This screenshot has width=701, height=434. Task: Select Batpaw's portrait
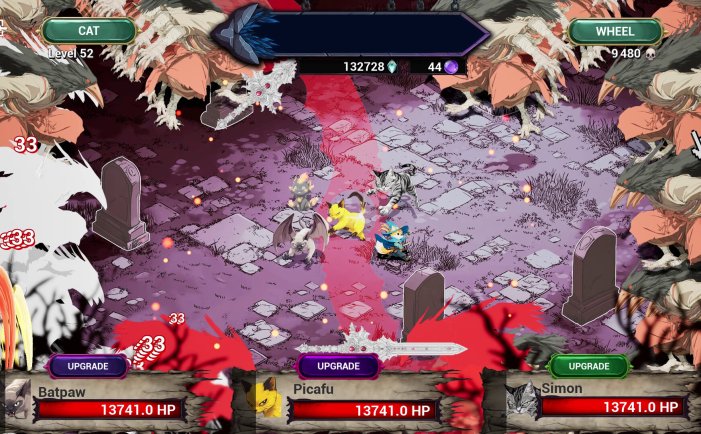[17, 400]
